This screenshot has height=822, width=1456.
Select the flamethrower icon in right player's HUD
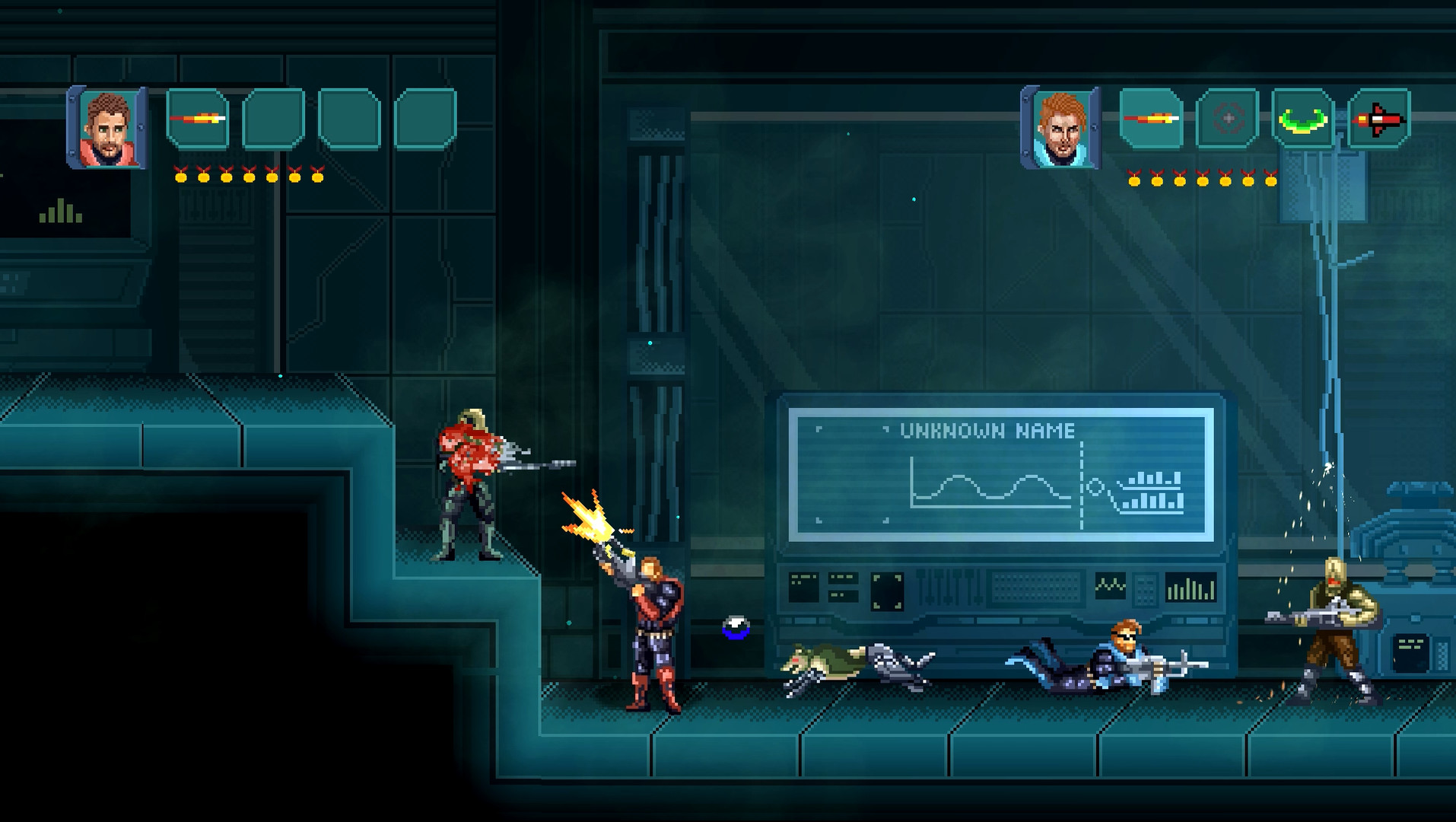(1149, 119)
